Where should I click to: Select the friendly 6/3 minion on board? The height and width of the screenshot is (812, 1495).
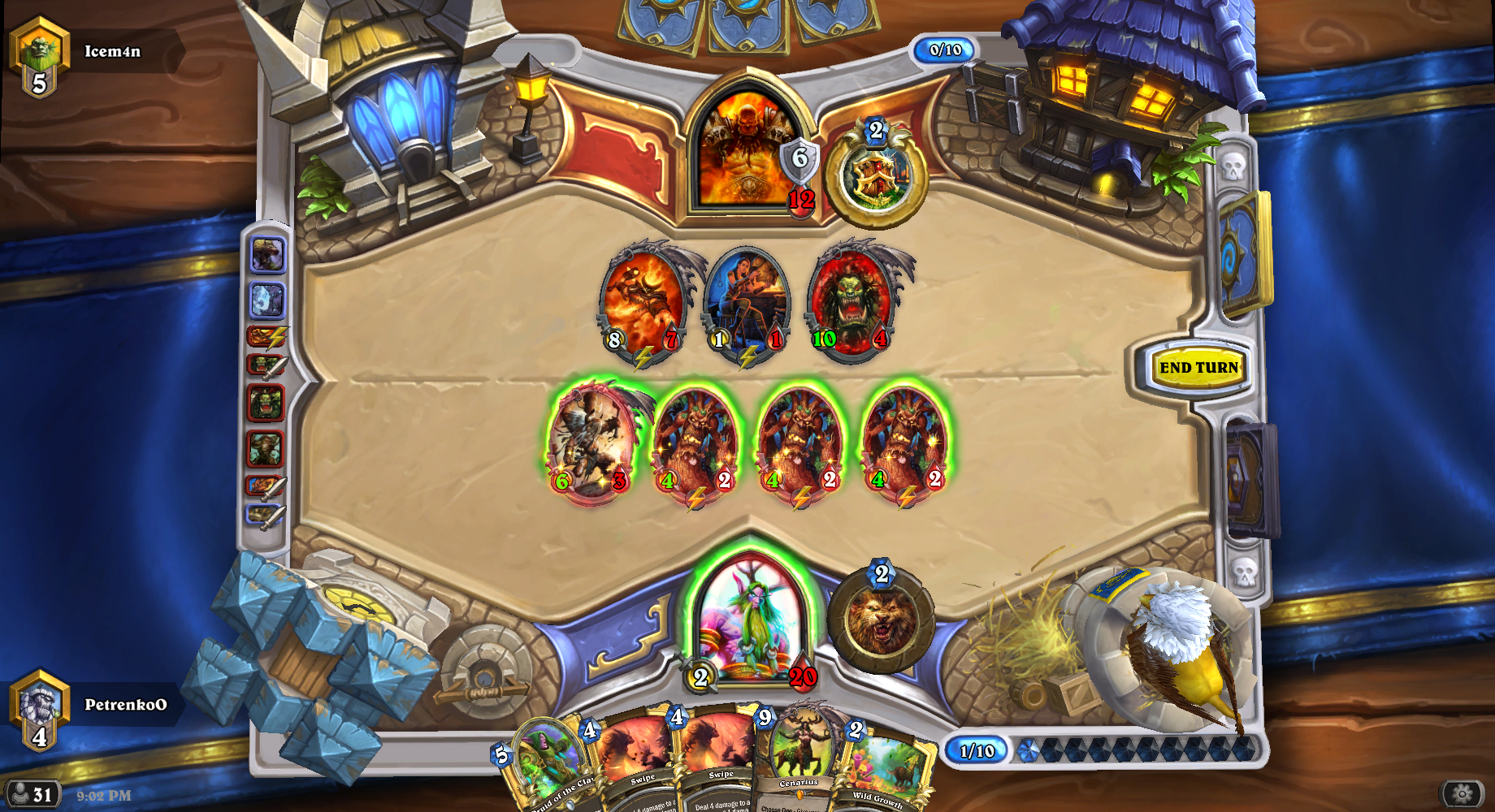(591, 443)
